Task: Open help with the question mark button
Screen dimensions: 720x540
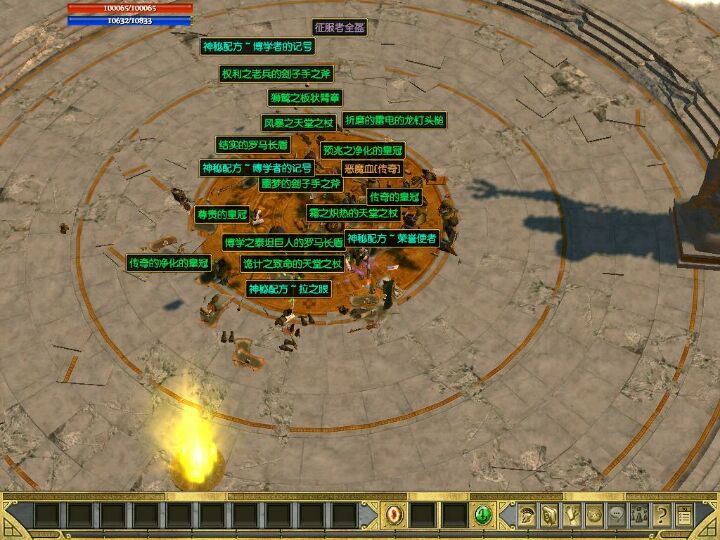Action: [x=661, y=516]
